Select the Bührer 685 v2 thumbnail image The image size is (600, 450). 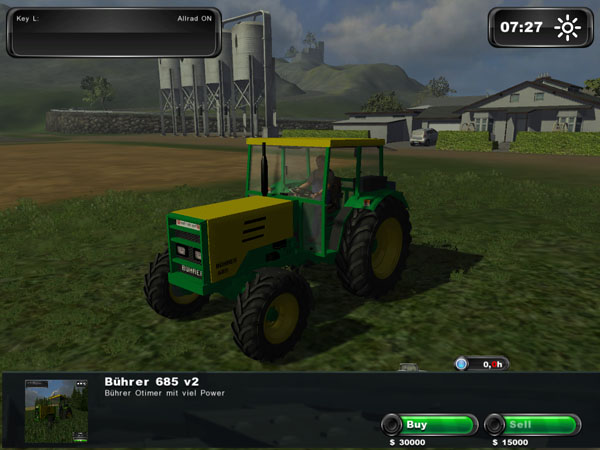56,410
